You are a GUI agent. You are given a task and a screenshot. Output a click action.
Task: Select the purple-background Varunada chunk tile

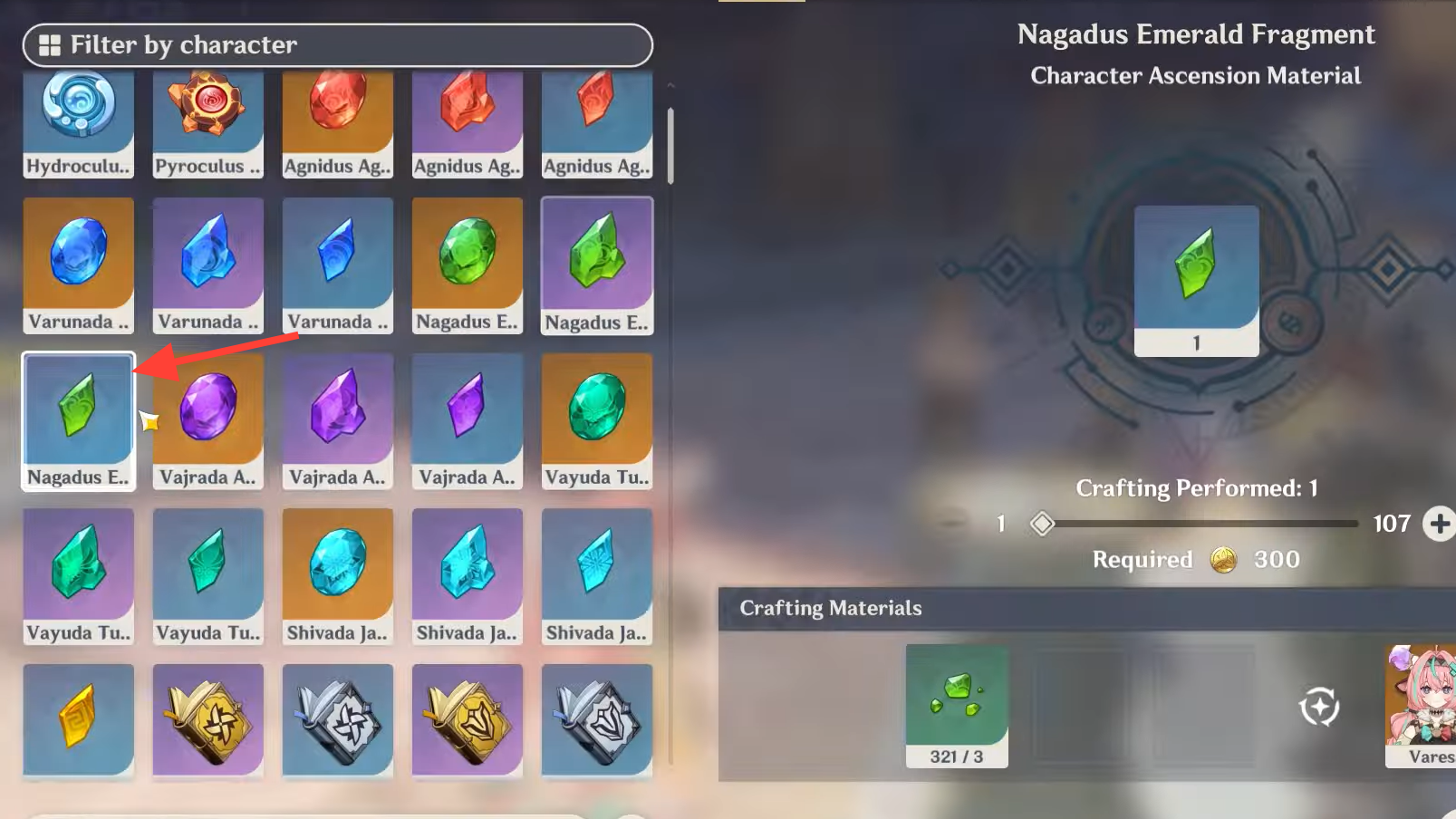coord(208,265)
